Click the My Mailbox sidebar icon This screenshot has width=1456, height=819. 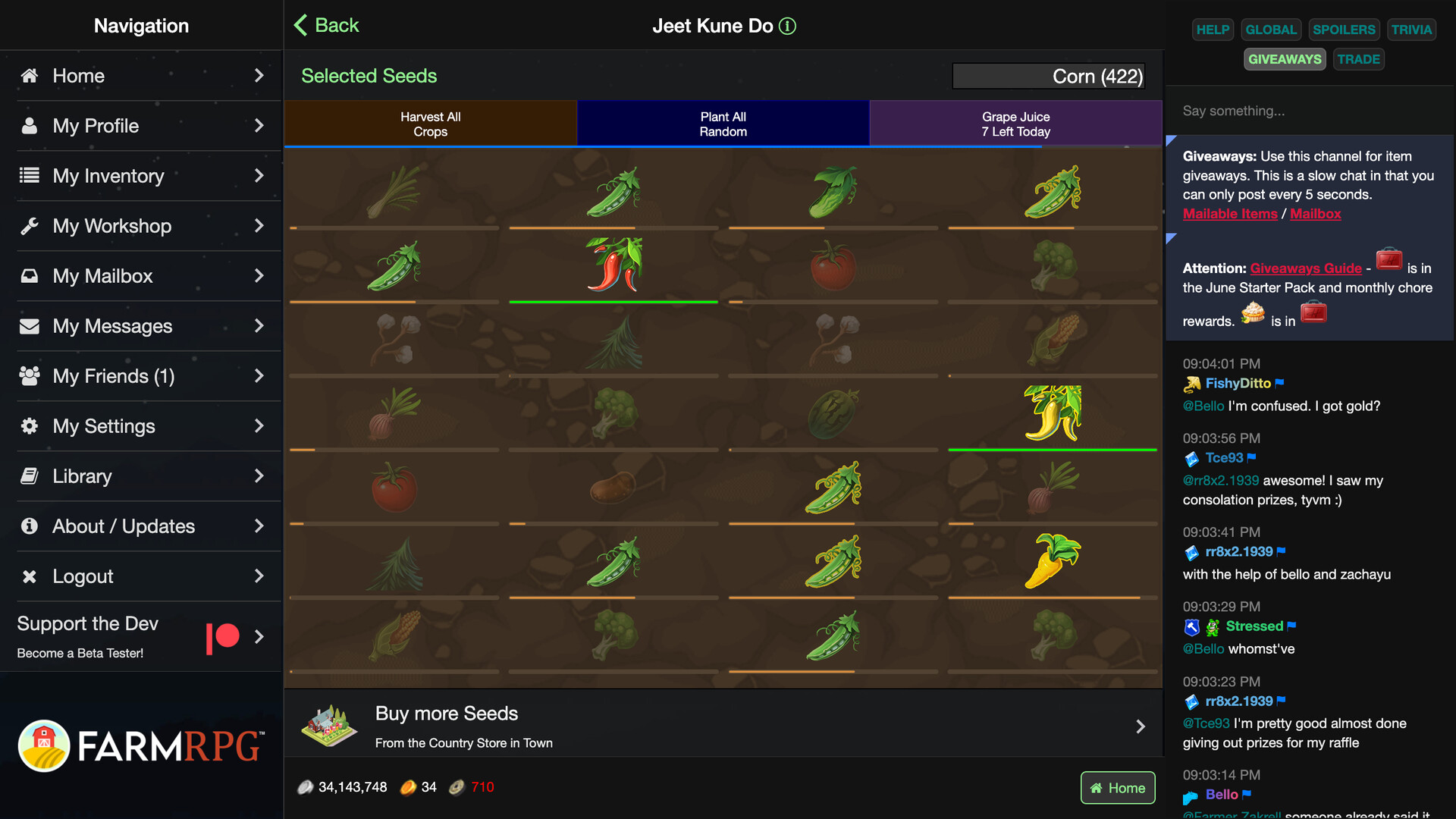pyautogui.click(x=30, y=275)
